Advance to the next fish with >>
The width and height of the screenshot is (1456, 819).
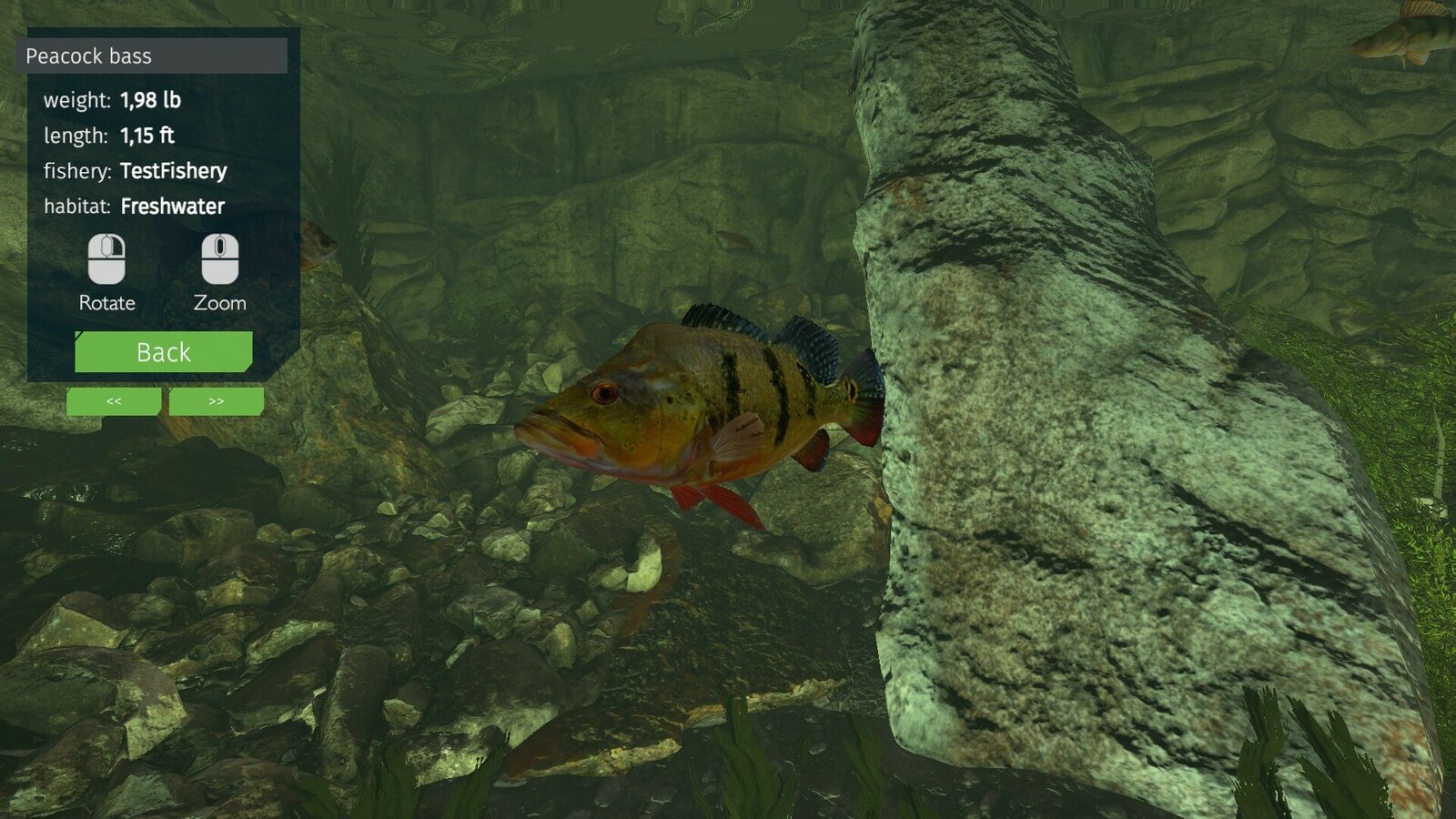click(217, 401)
